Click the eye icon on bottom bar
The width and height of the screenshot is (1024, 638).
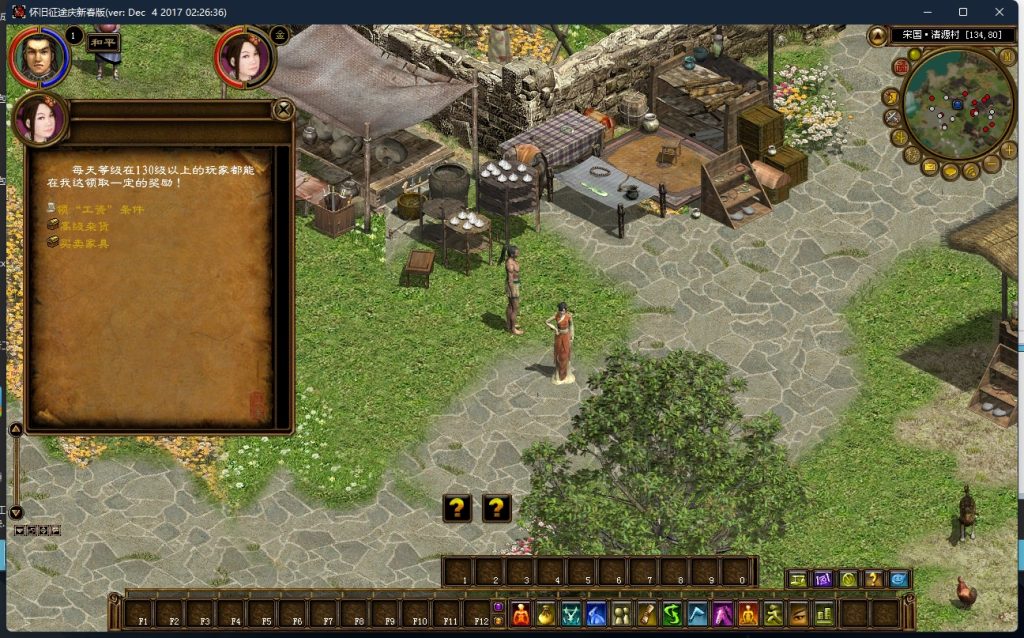(x=798, y=613)
